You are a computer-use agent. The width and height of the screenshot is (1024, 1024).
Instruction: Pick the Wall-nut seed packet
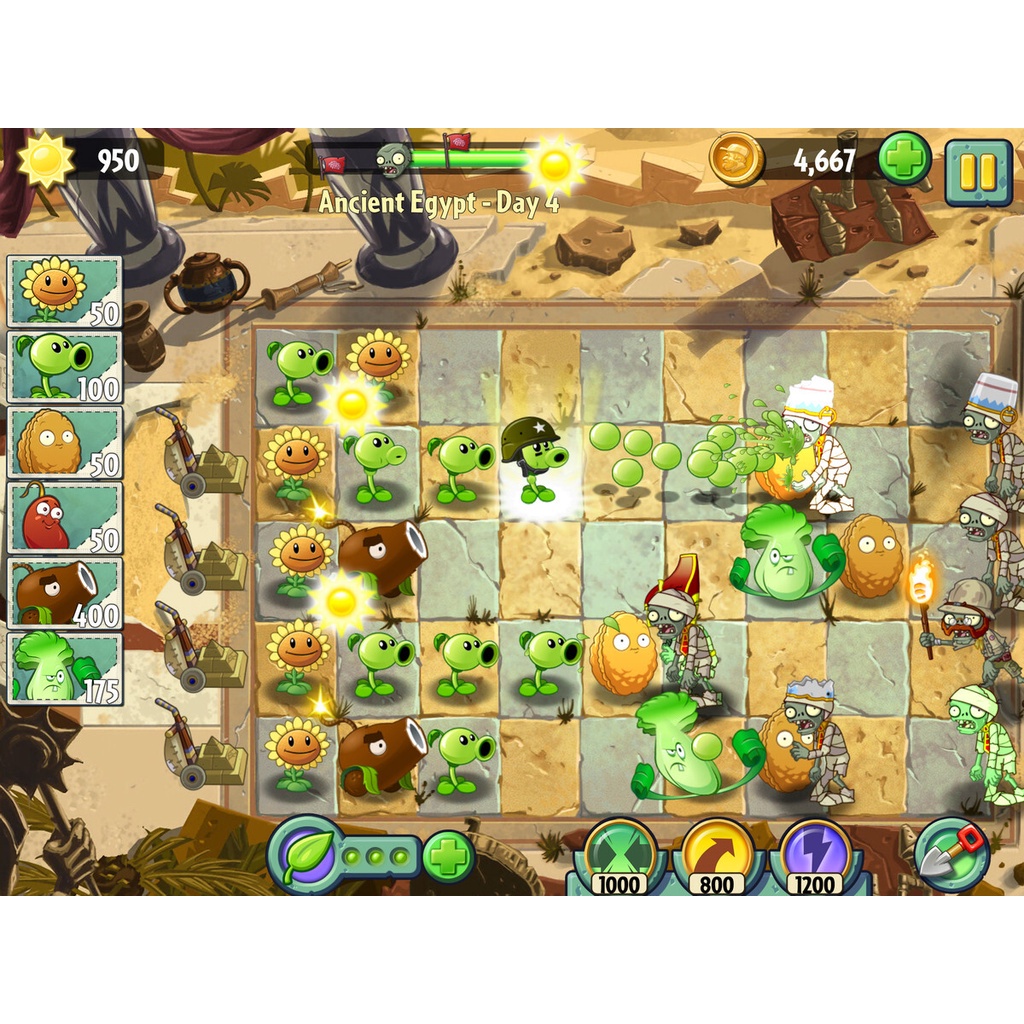coord(65,442)
